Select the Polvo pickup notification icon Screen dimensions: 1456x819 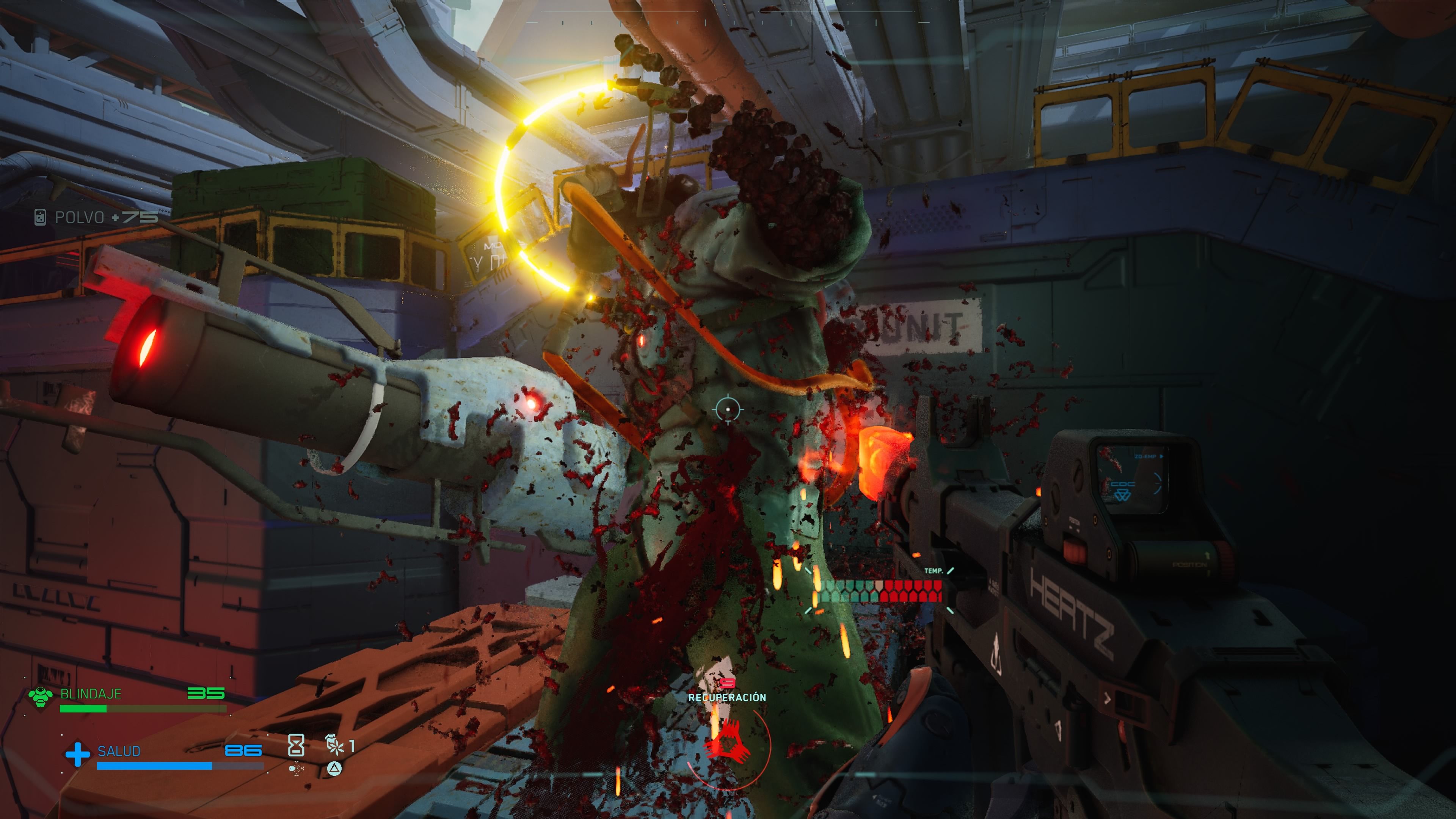point(40,217)
